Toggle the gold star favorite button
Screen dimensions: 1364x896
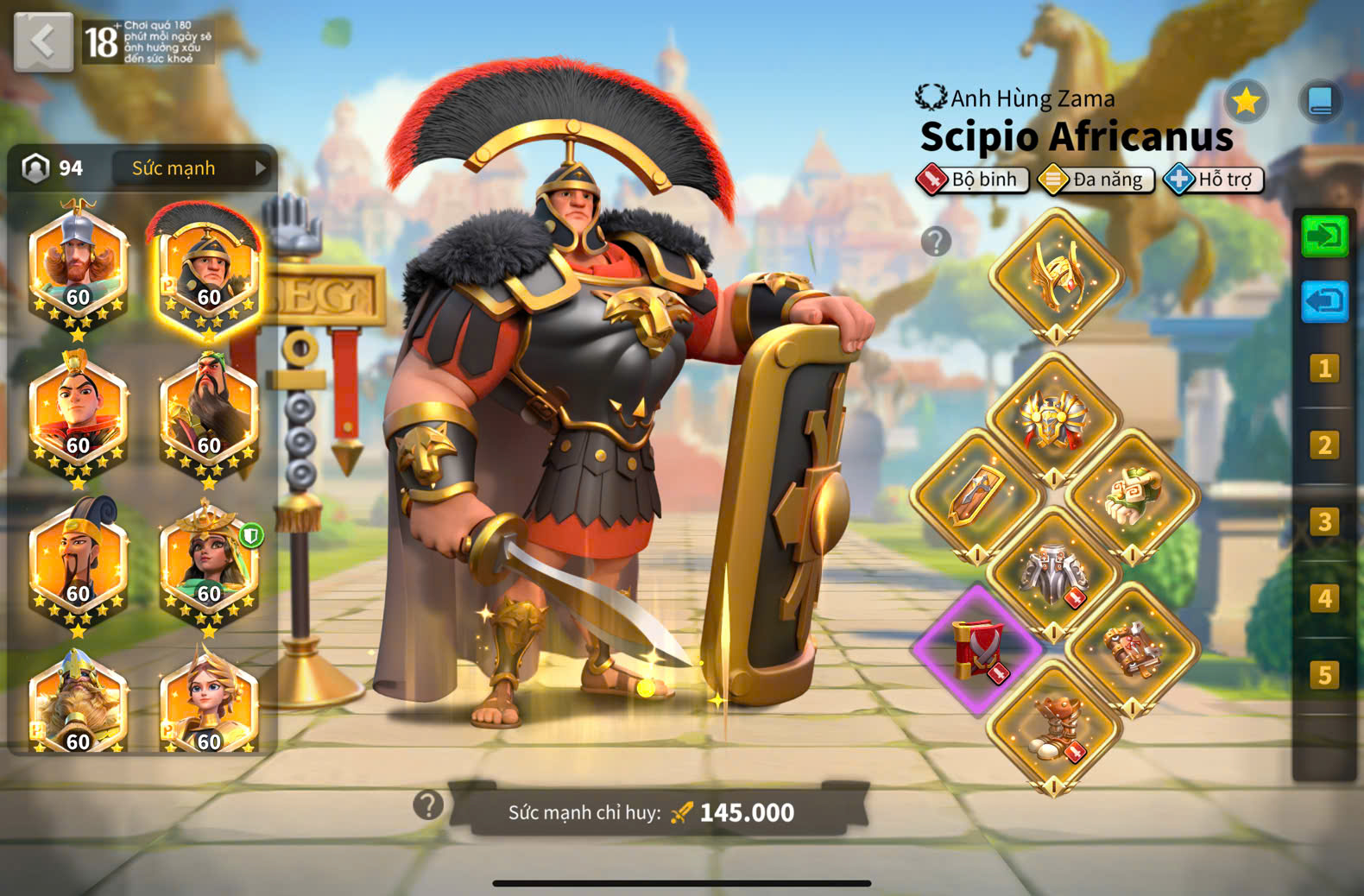click(x=1245, y=102)
